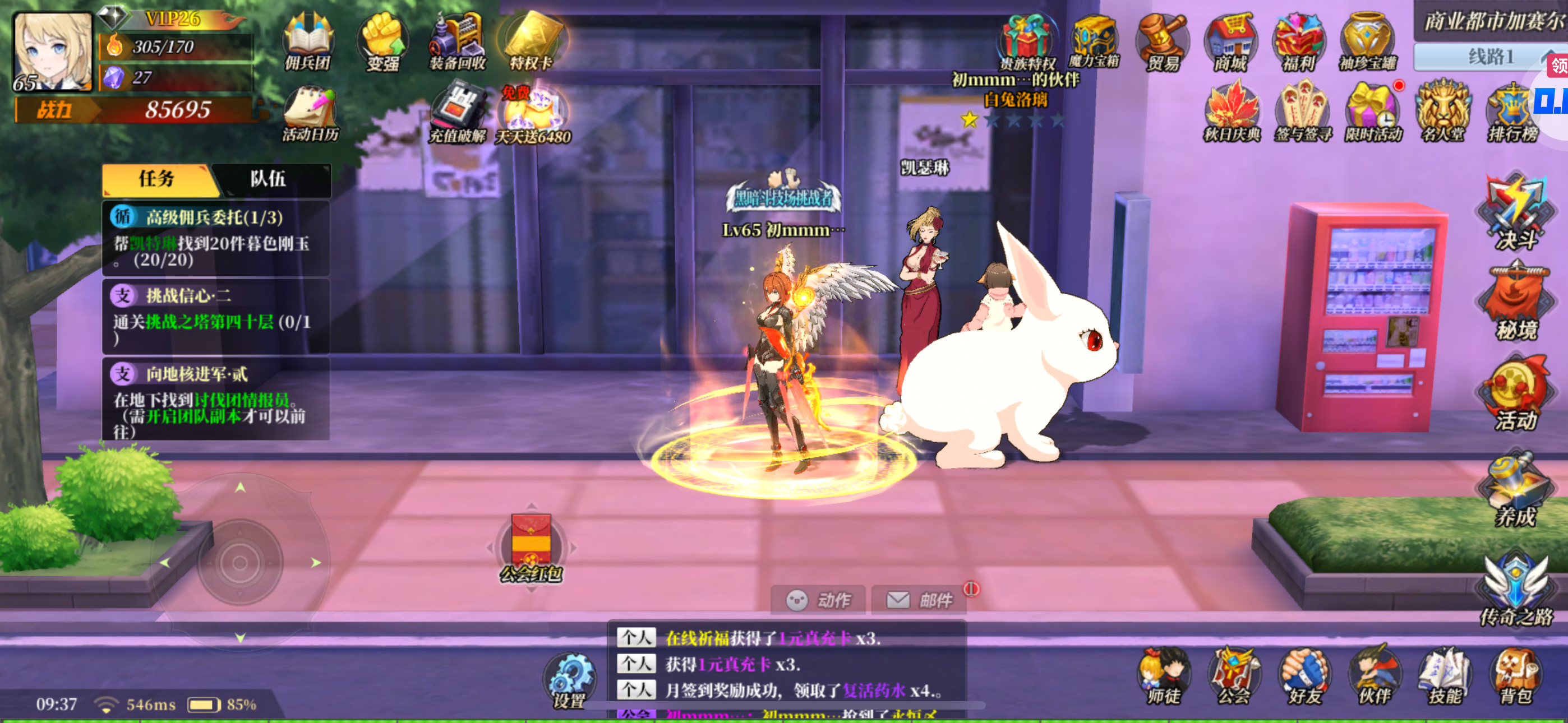1568x723 pixels.
Task: Open the 动作 emote actions button
Action: [x=818, y=601]
